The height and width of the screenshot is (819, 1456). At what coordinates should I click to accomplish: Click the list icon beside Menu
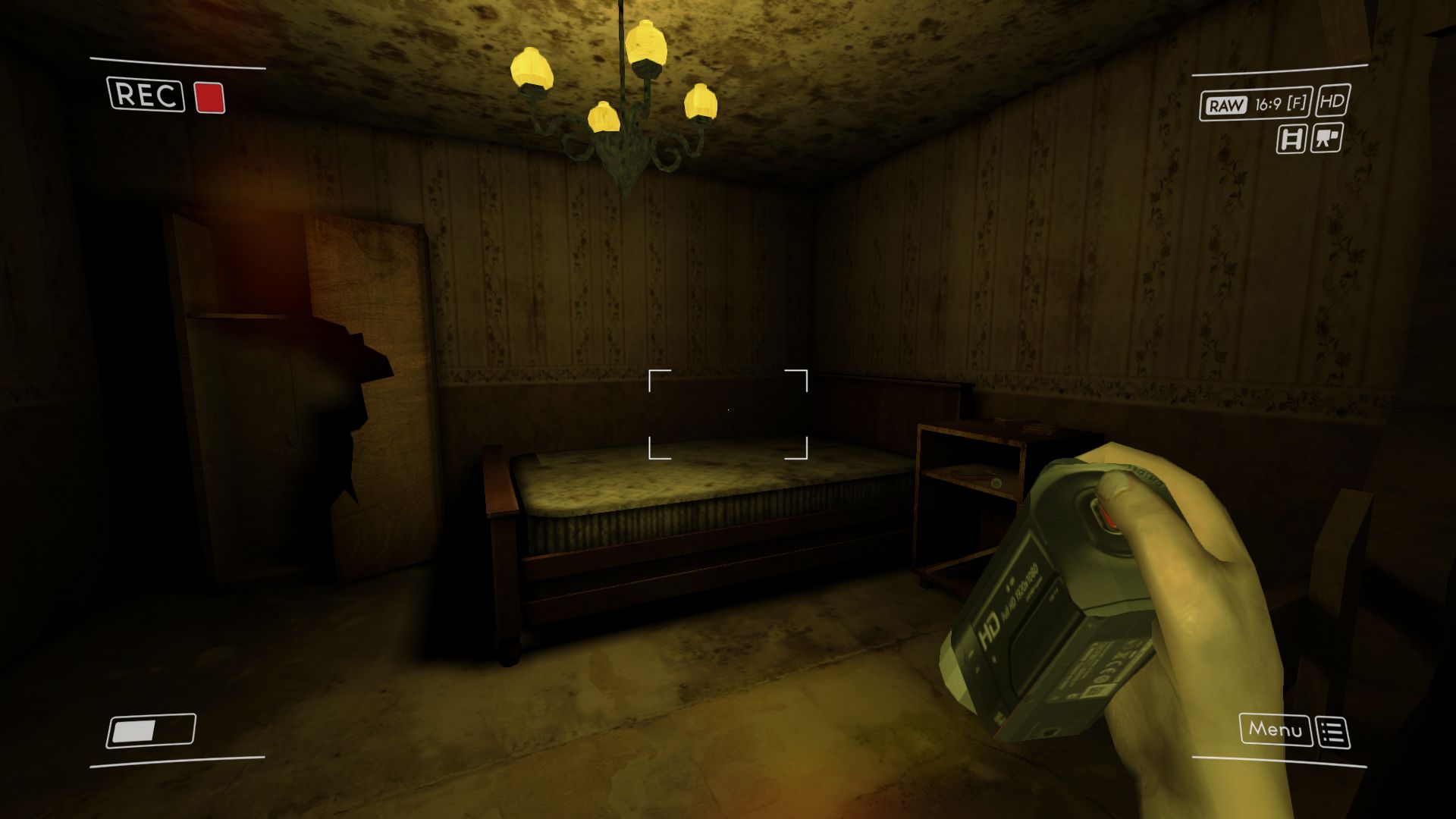pos(1333,733)
